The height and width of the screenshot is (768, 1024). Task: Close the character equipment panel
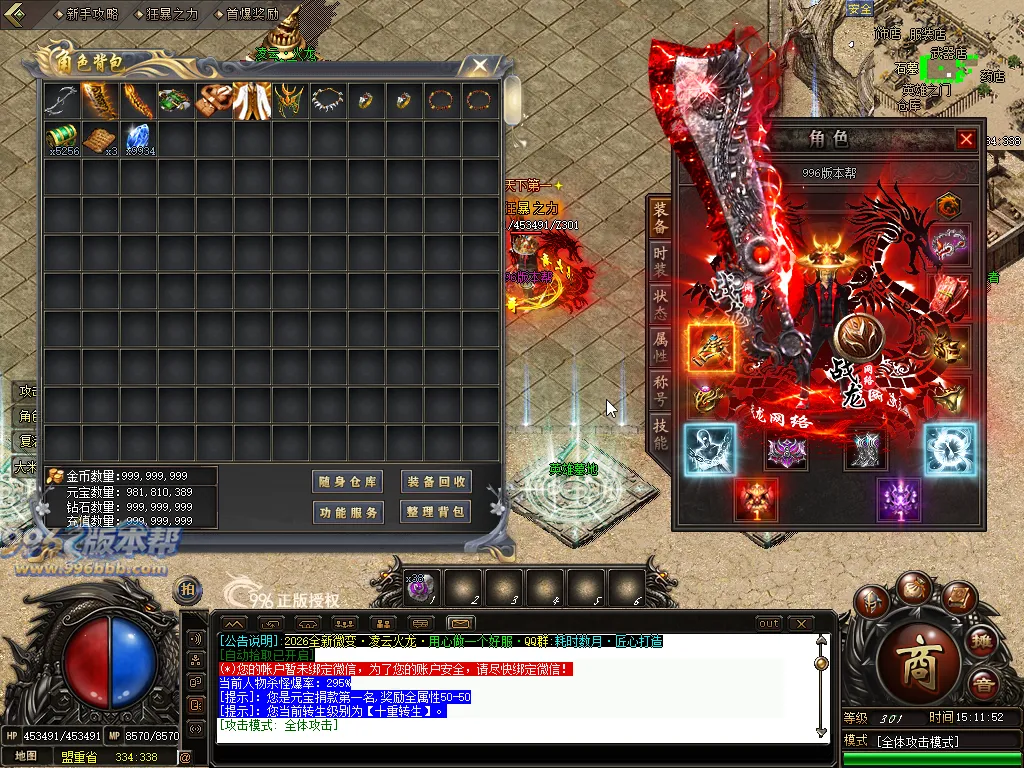[x=966, y=140]
